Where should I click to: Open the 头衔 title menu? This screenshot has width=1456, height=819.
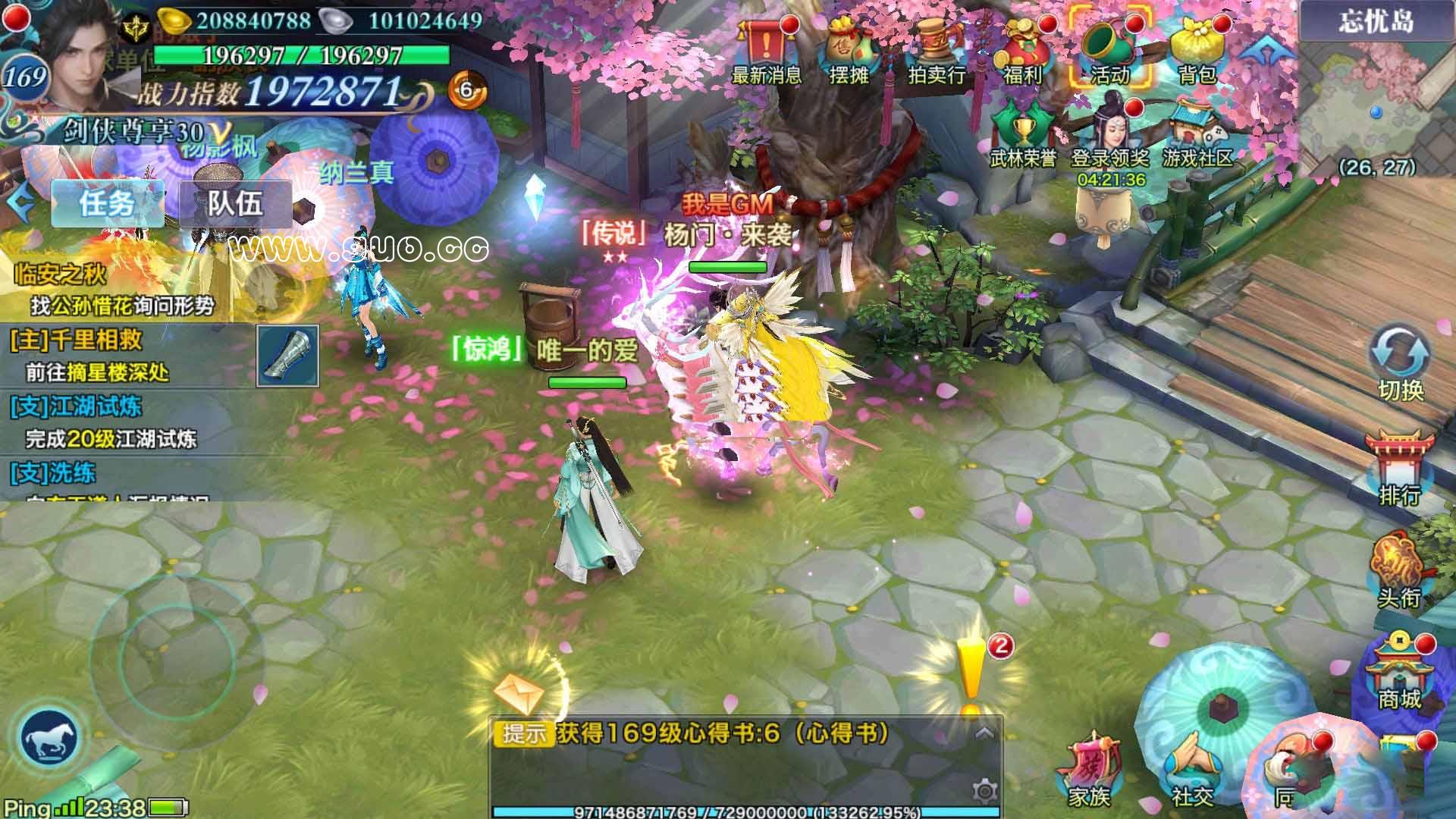pyautogui.click(x=1400, y=570)
